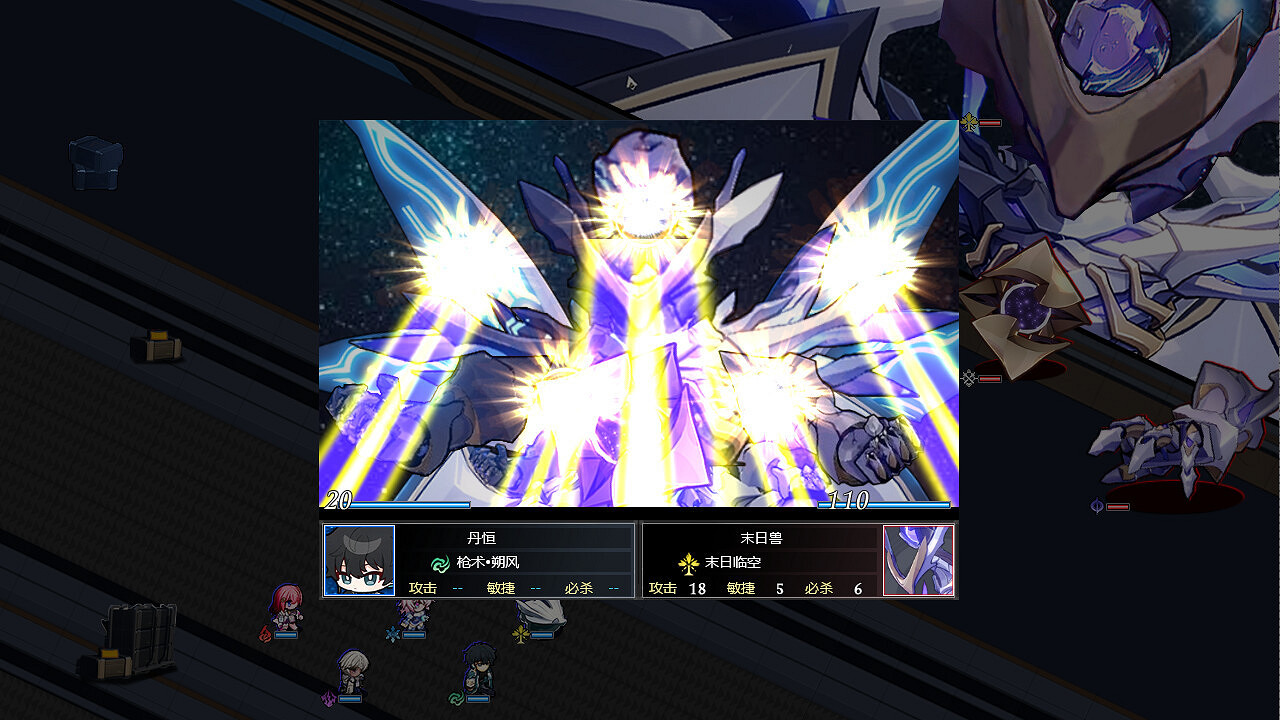
Task: Click Dan Heng's portrait in the left battle panel
Action: point(357,560)
